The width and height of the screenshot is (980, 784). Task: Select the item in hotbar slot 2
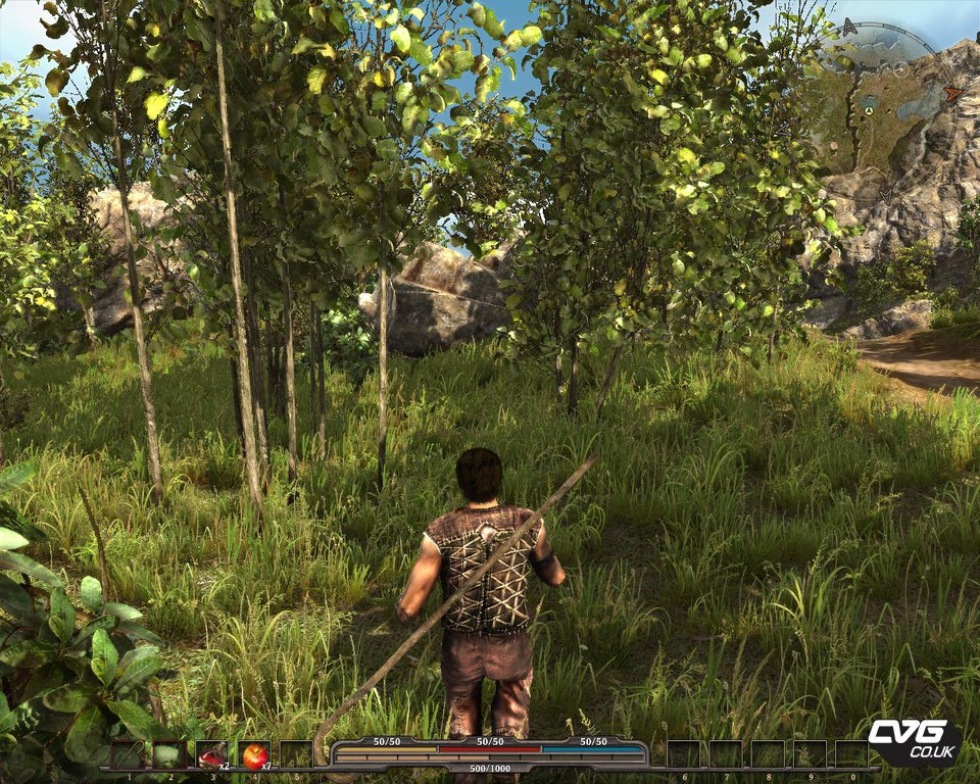(168, 755)
